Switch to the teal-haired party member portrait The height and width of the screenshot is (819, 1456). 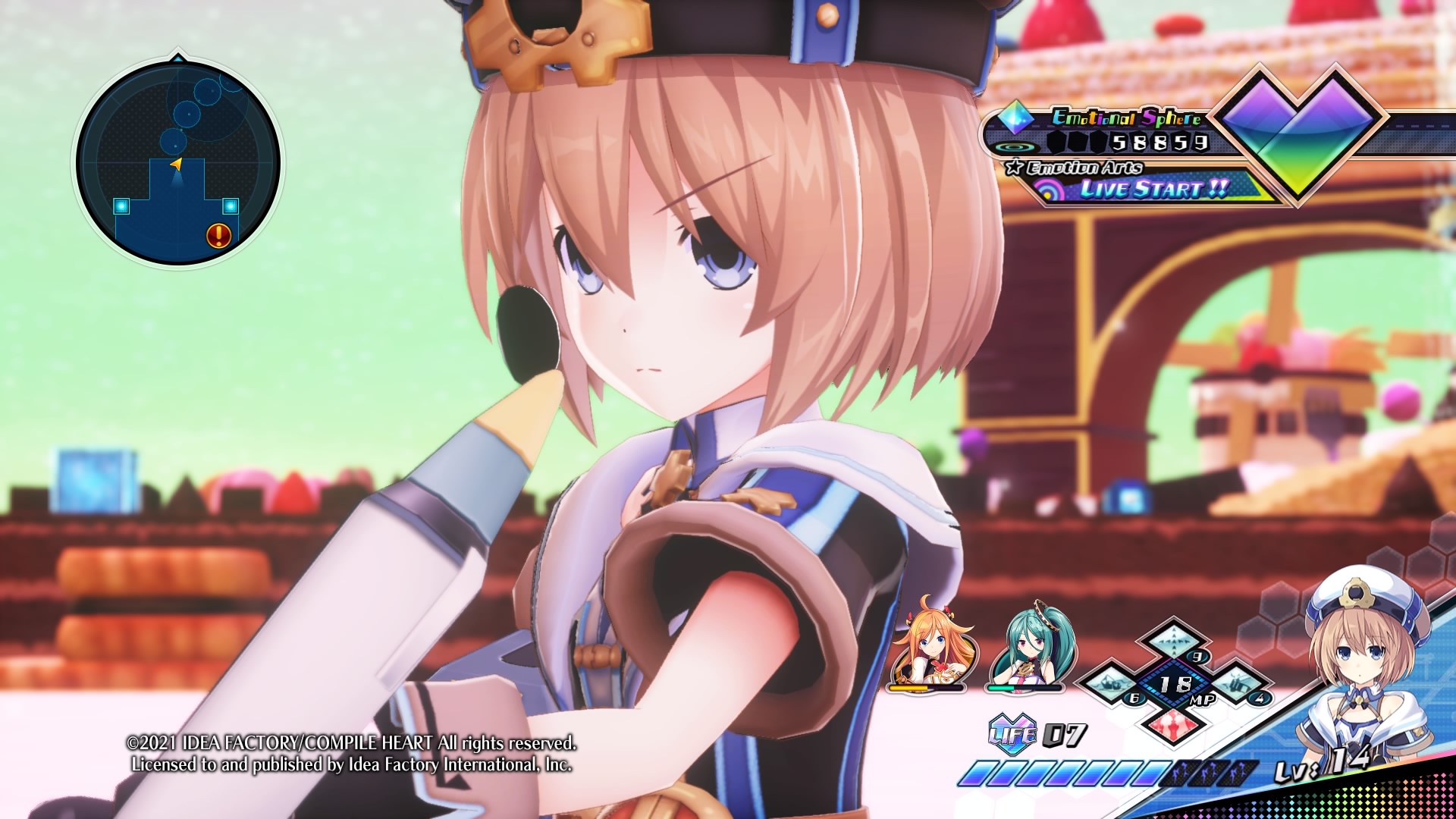pos(1025,645)
